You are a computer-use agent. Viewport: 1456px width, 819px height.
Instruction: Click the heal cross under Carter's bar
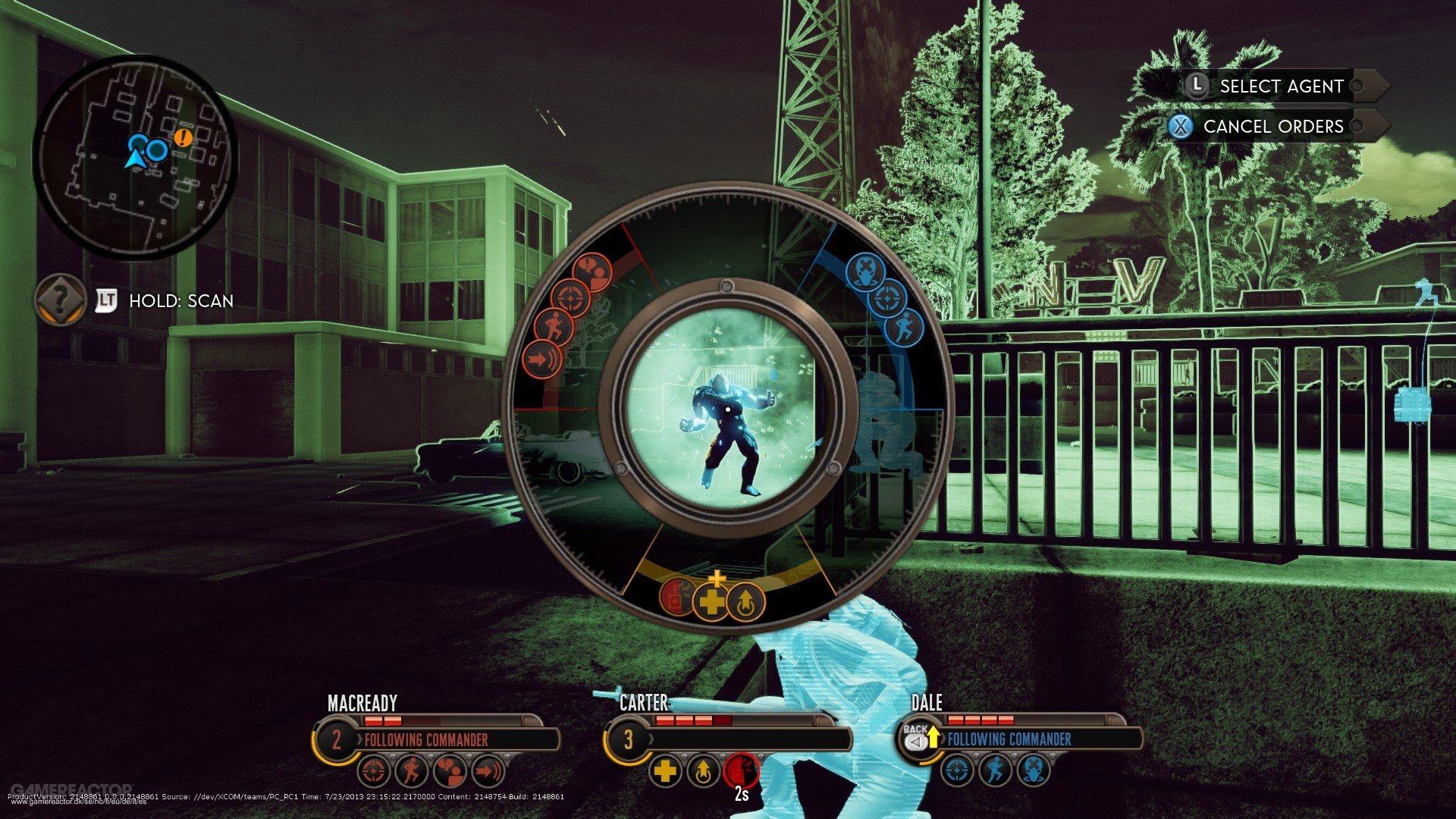(x=665, y=772)
